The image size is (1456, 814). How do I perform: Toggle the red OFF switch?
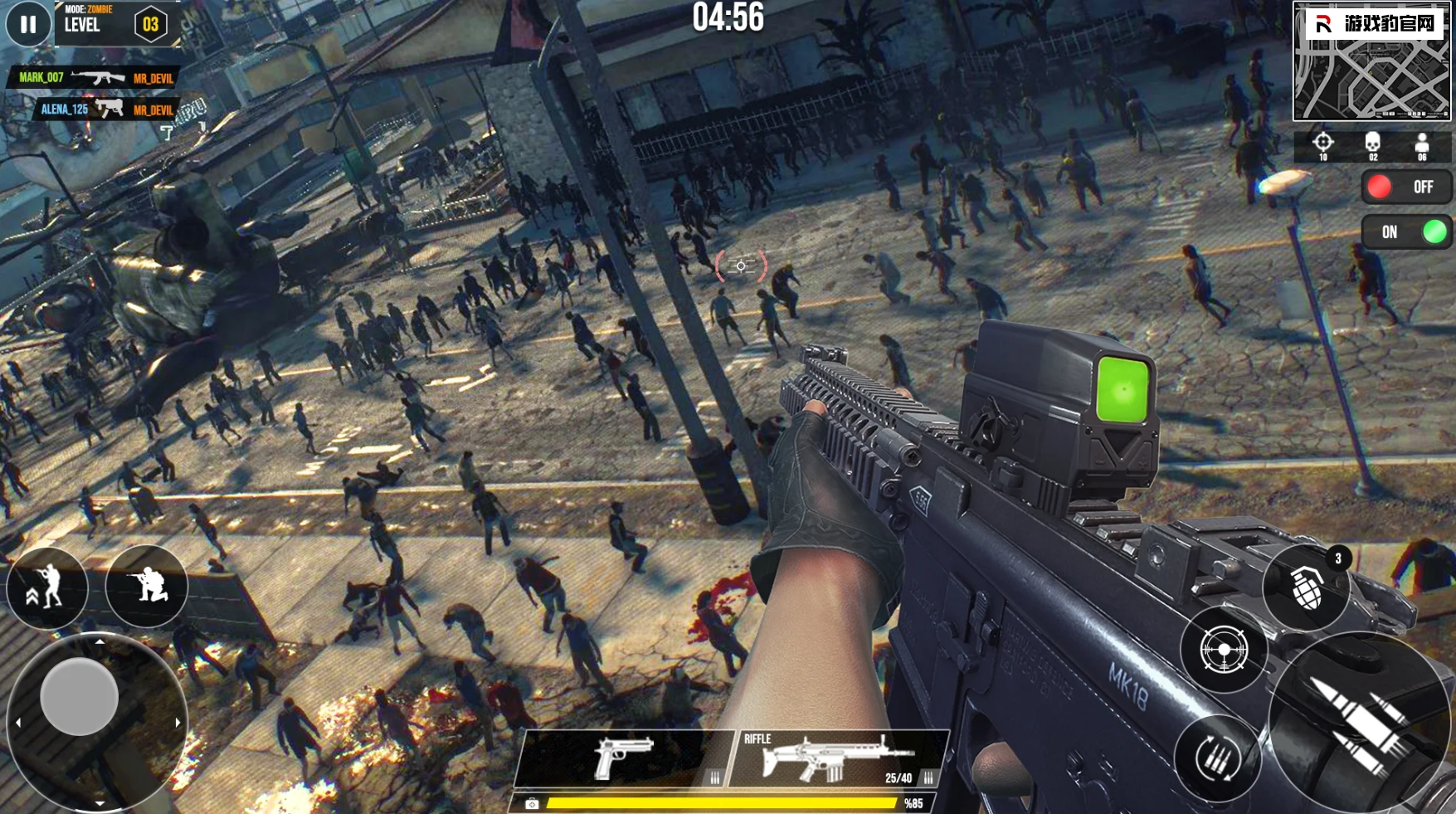click(x=1406, y=188)
